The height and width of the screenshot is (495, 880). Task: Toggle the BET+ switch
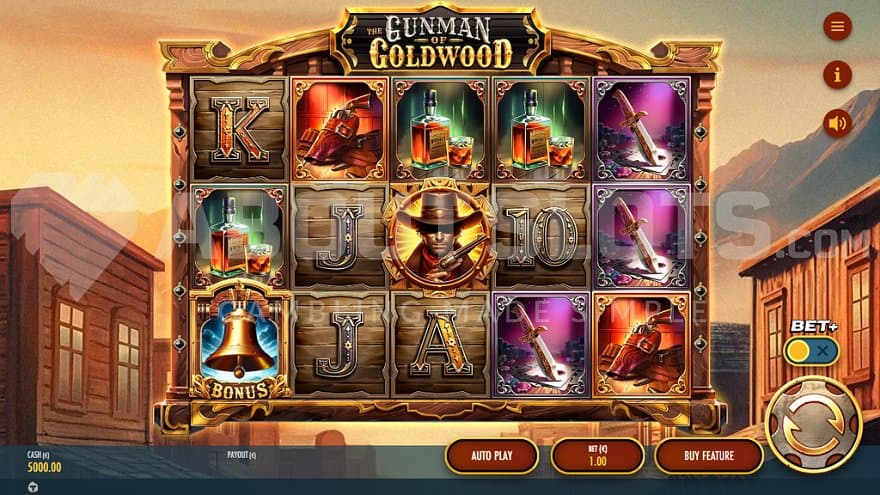point(811,351)
